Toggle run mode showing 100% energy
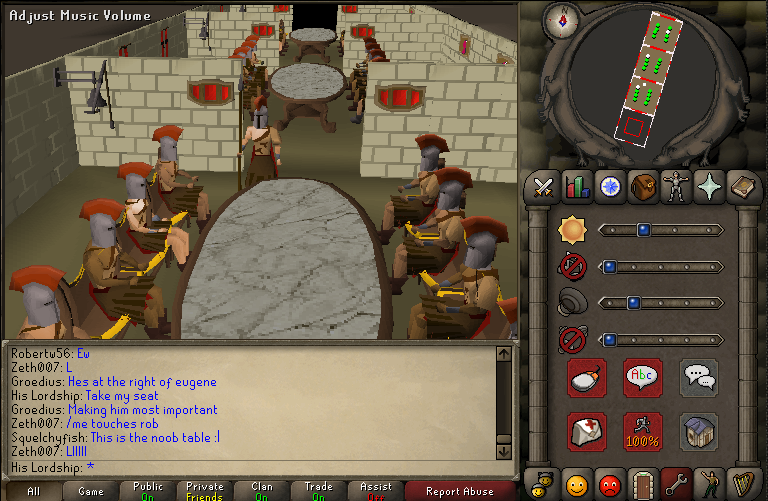Image resolution: width=768 pixels, height=501 pixels. (643, 432)
